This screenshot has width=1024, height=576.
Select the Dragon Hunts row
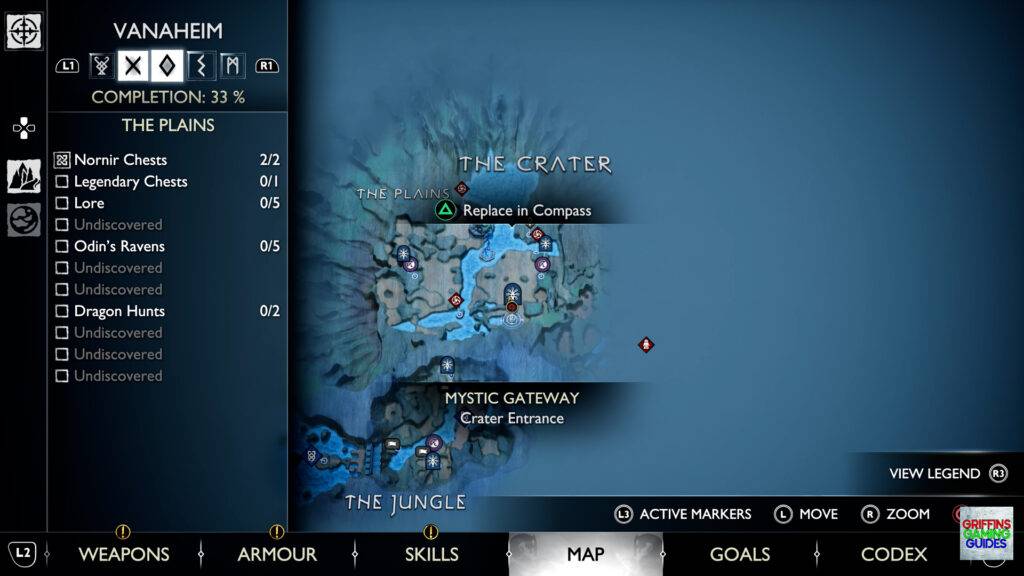[119, 311]
